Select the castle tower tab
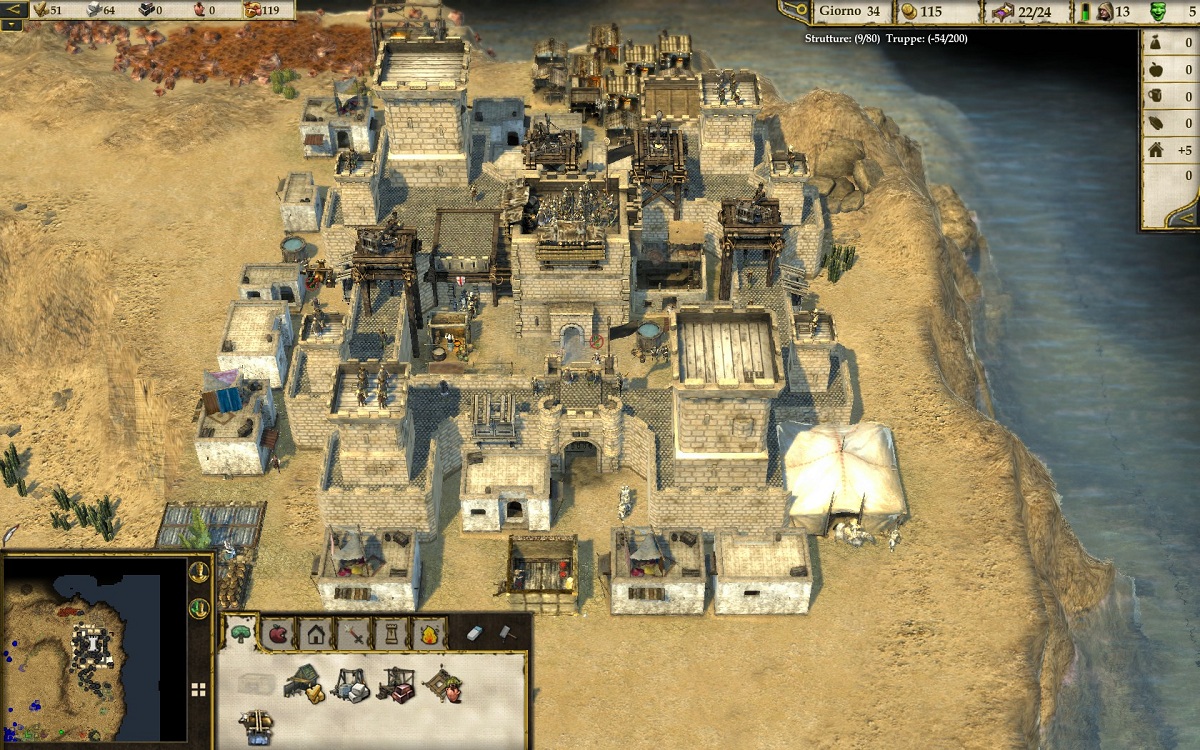 (x=390, y=633)
